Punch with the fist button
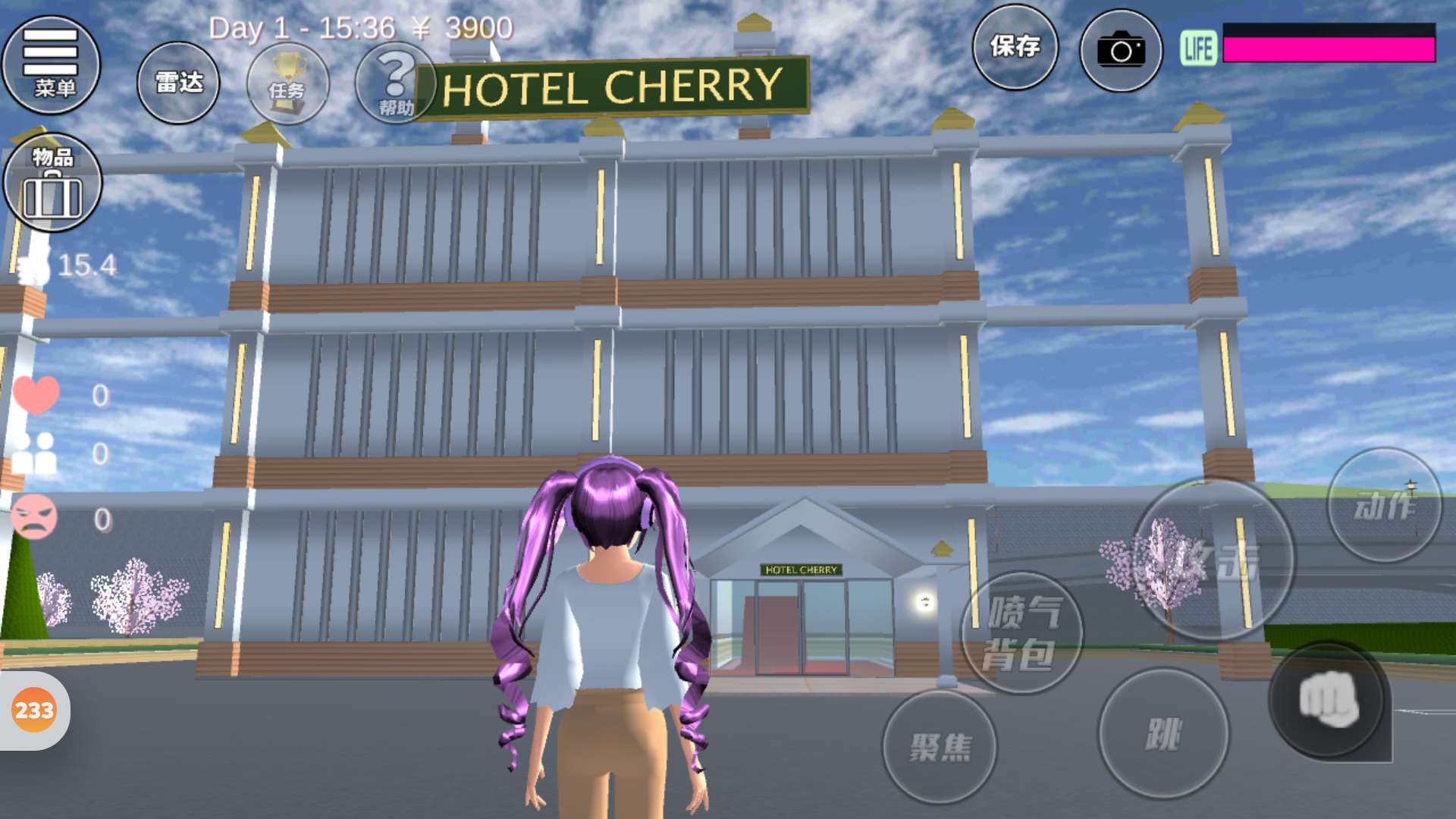The width and height of the screenshot is (1456, 819). [x=1328, y=701]
